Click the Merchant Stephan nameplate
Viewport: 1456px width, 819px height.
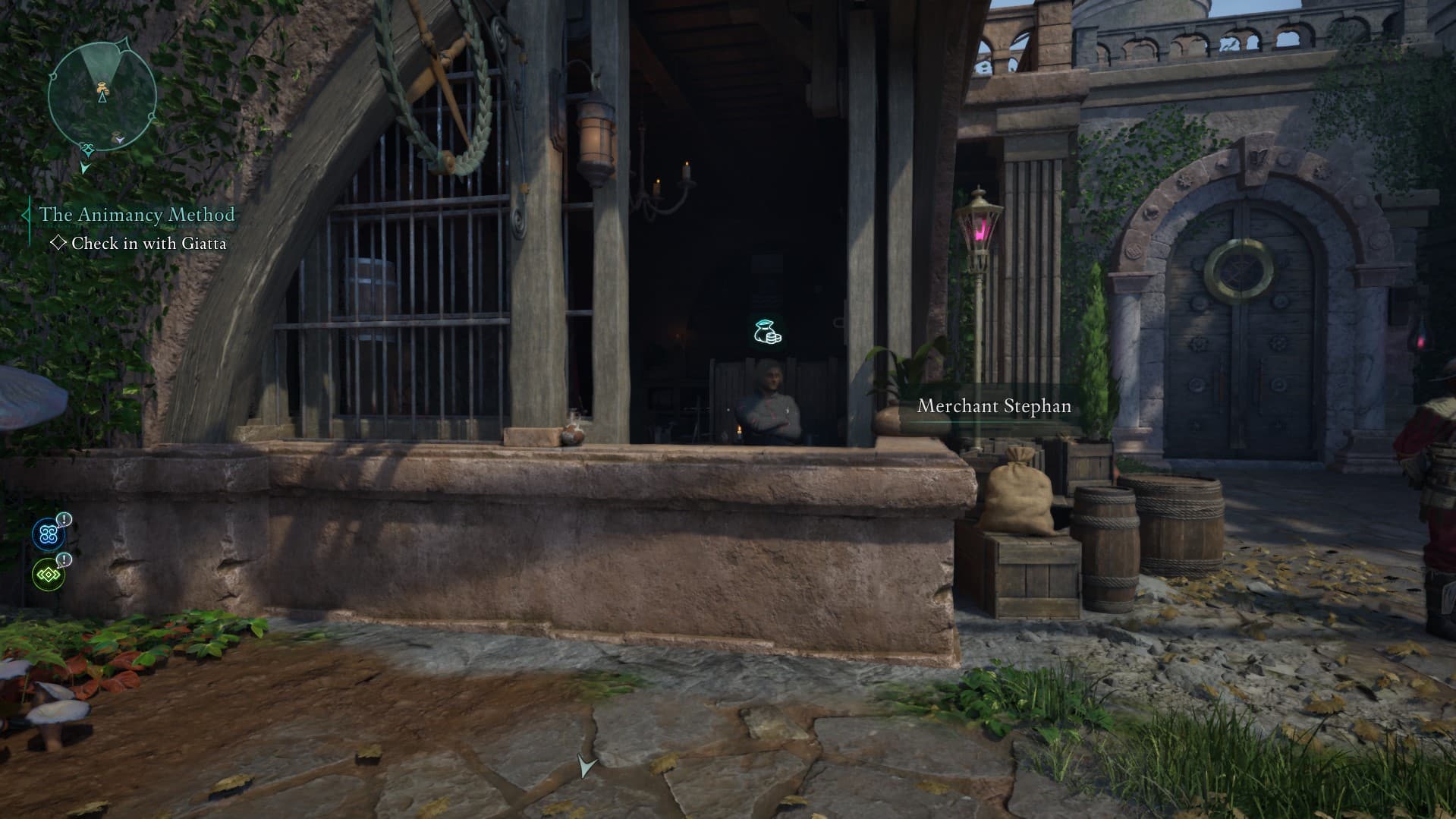(993, 406)
